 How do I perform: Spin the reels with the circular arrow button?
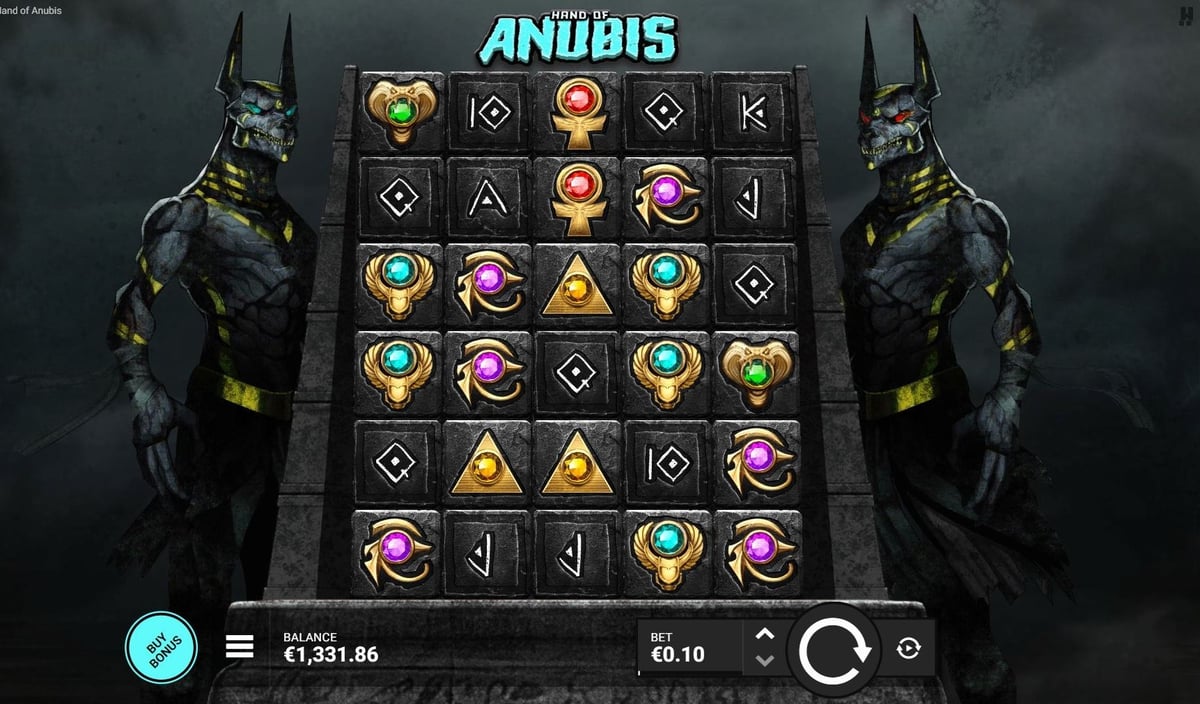[x=833, y=650]
